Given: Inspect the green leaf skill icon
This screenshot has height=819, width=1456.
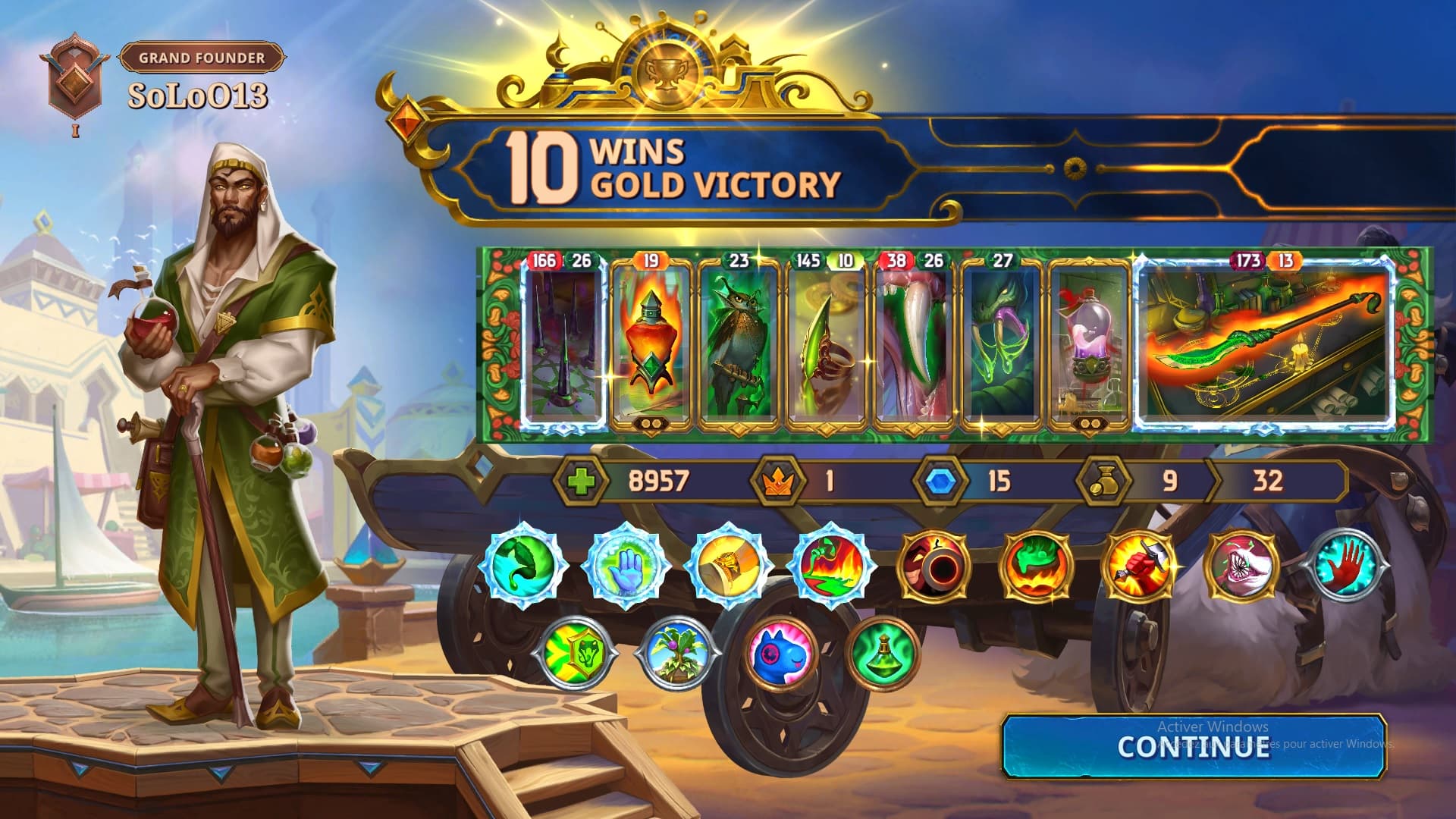Looking at the screenshot, I should (524, 564).
